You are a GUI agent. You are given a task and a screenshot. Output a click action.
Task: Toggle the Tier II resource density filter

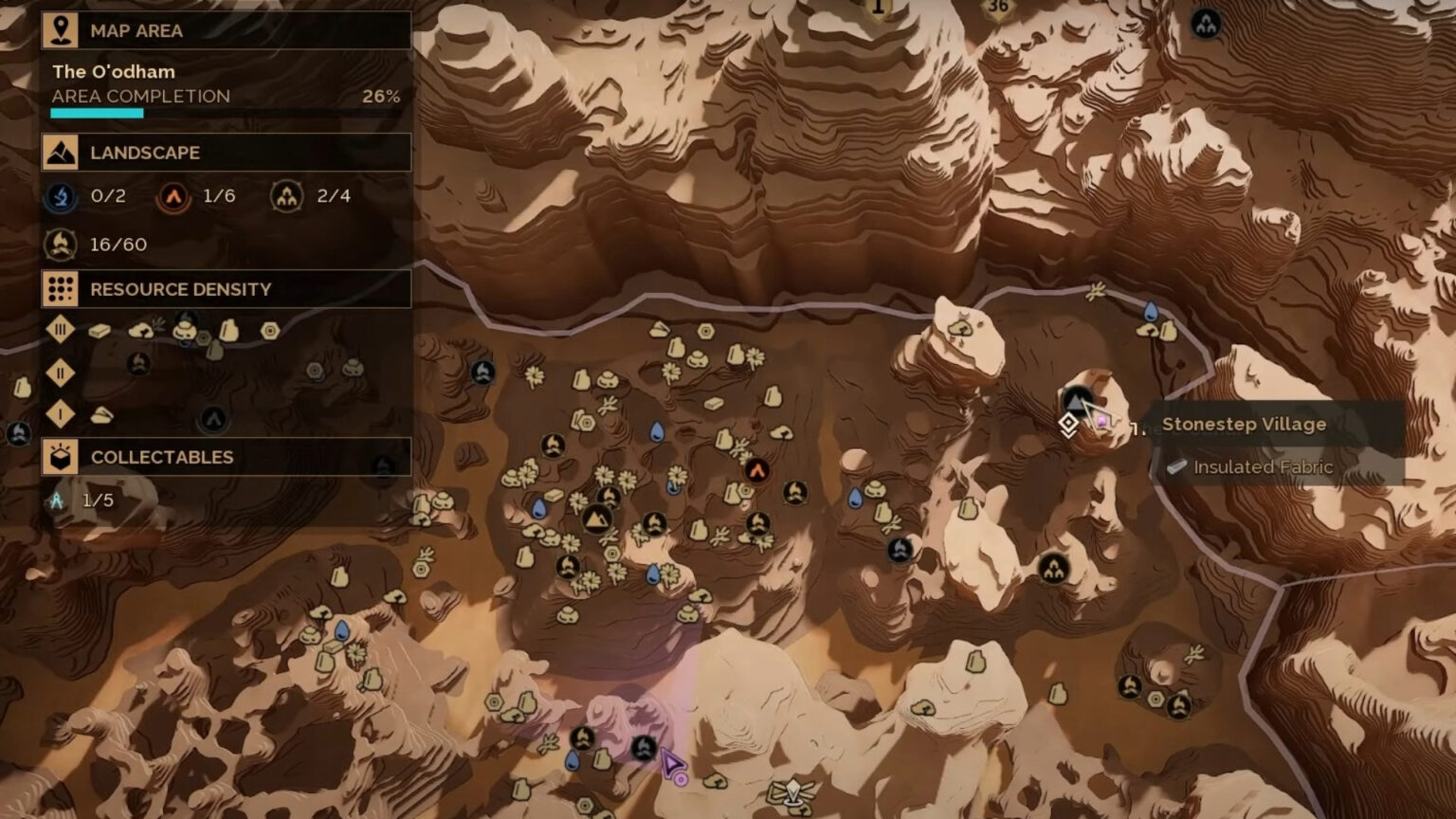click(x=59, y=373)
